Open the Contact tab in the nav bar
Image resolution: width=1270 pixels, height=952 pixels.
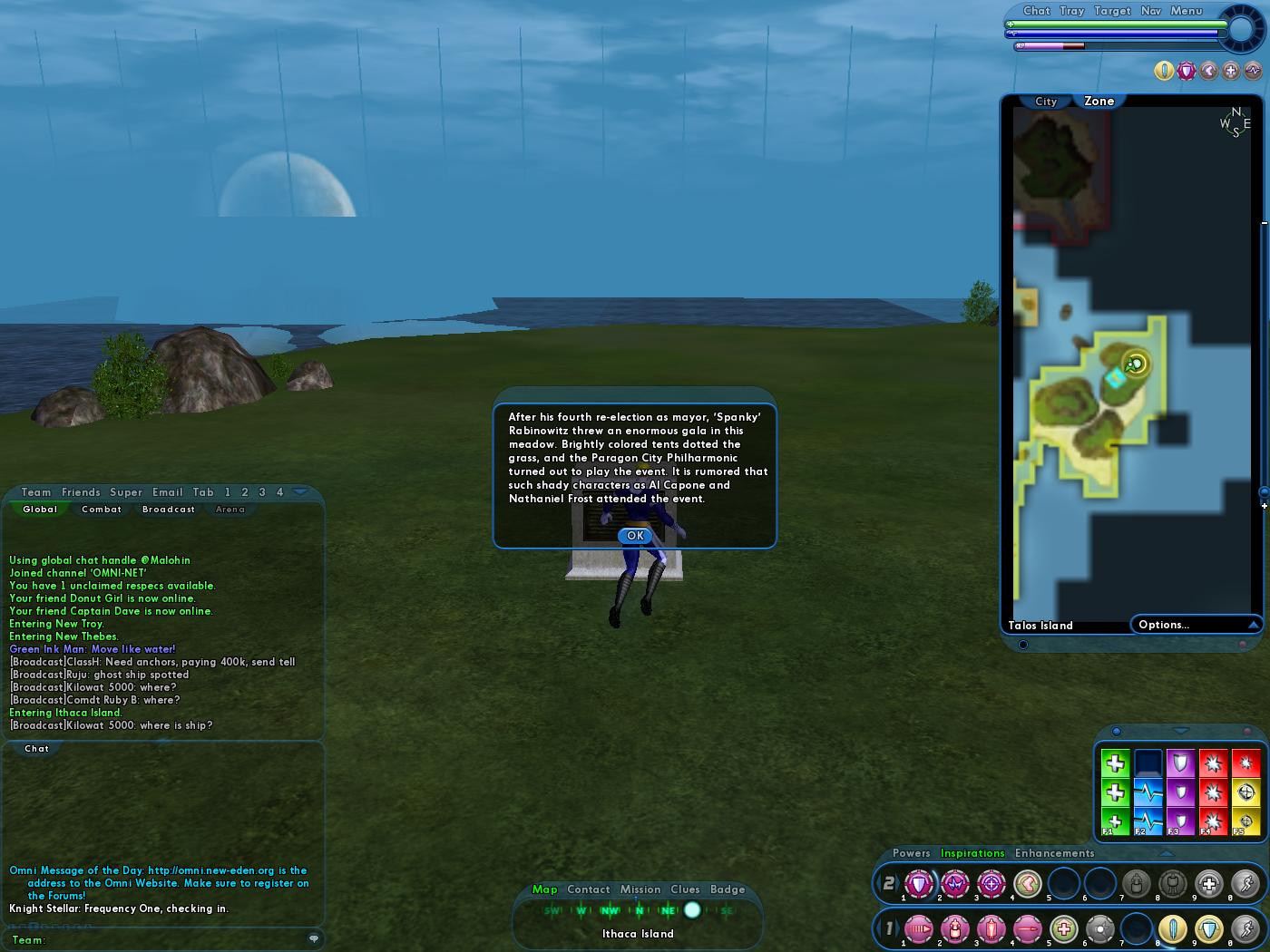[x=589, y=889]
